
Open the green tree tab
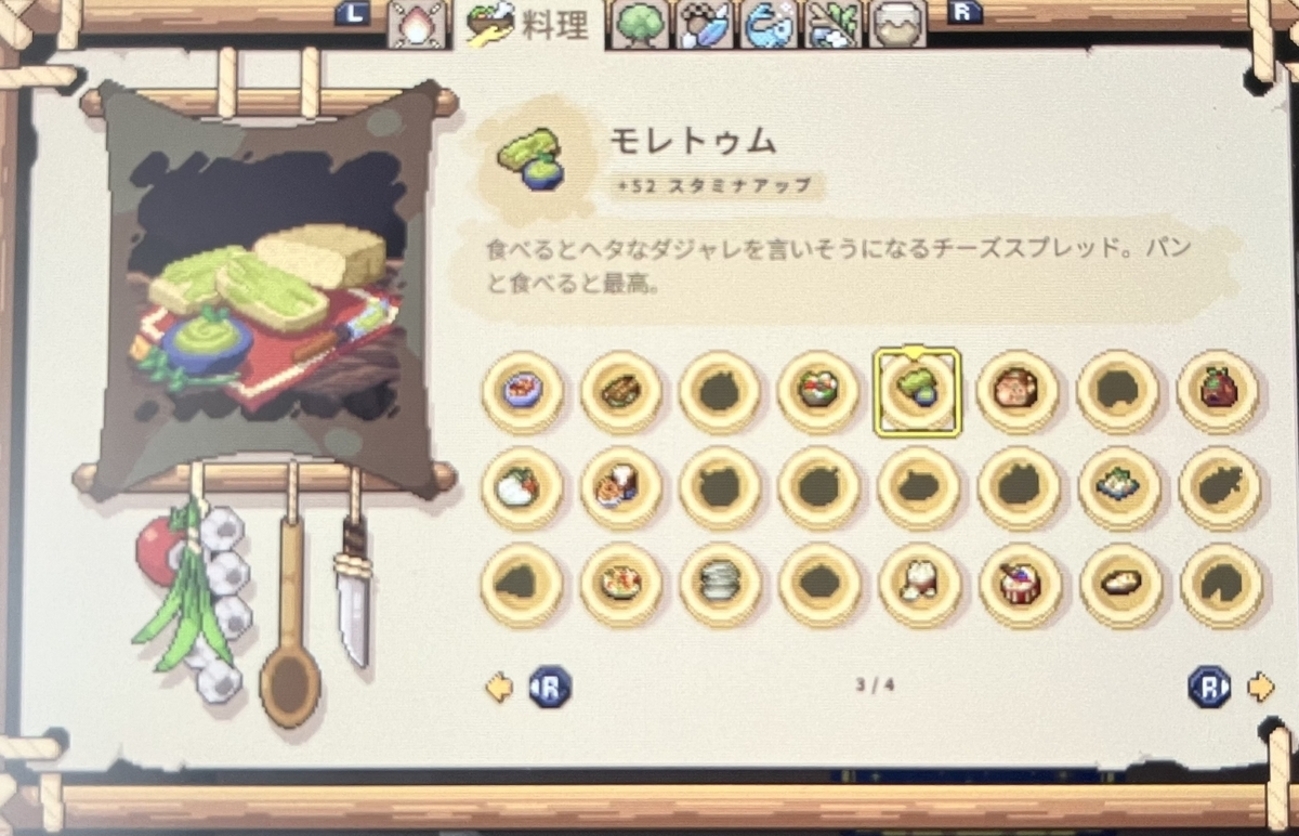click(x=639, y=25)
